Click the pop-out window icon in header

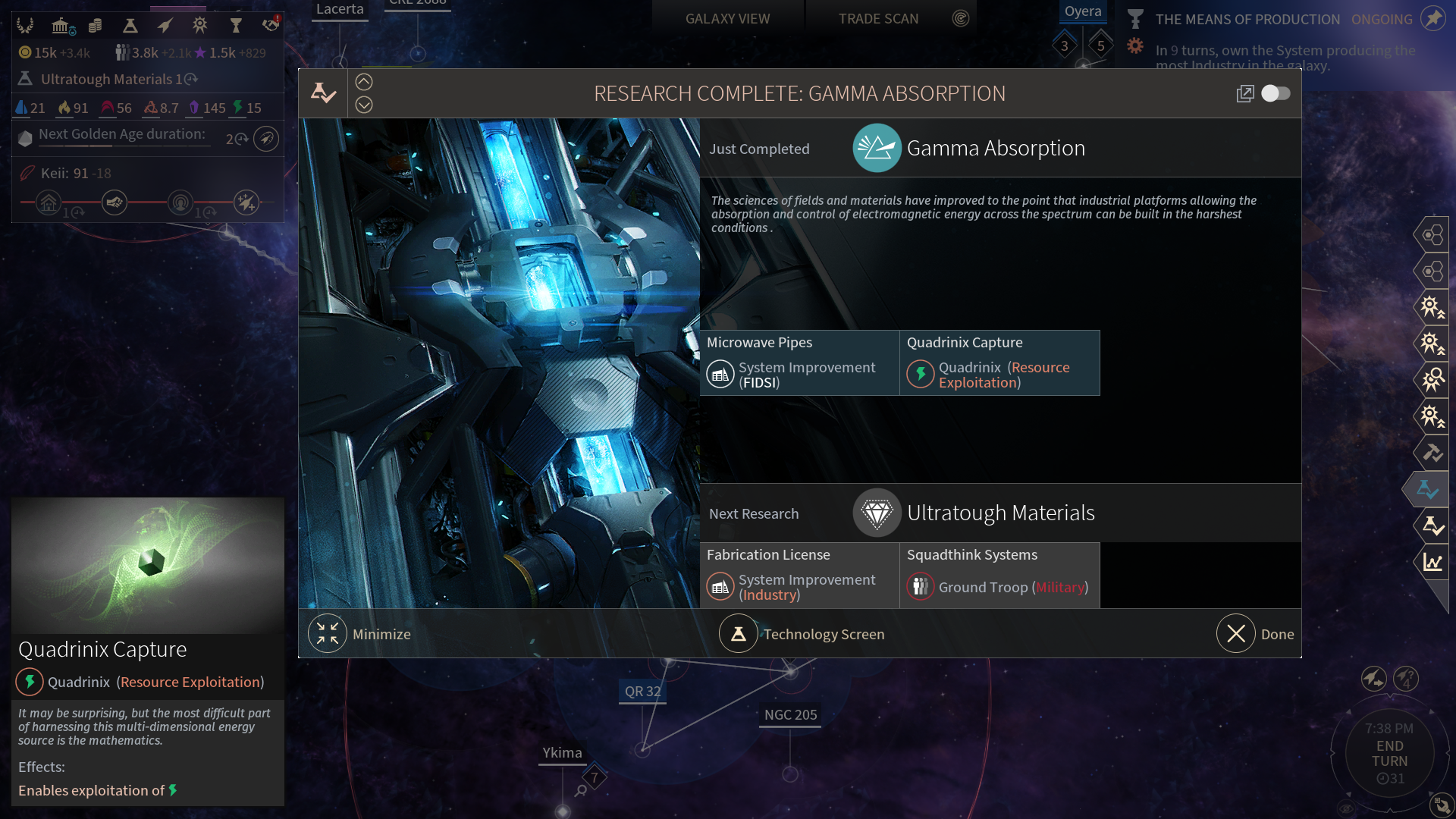pos(1244,93)
